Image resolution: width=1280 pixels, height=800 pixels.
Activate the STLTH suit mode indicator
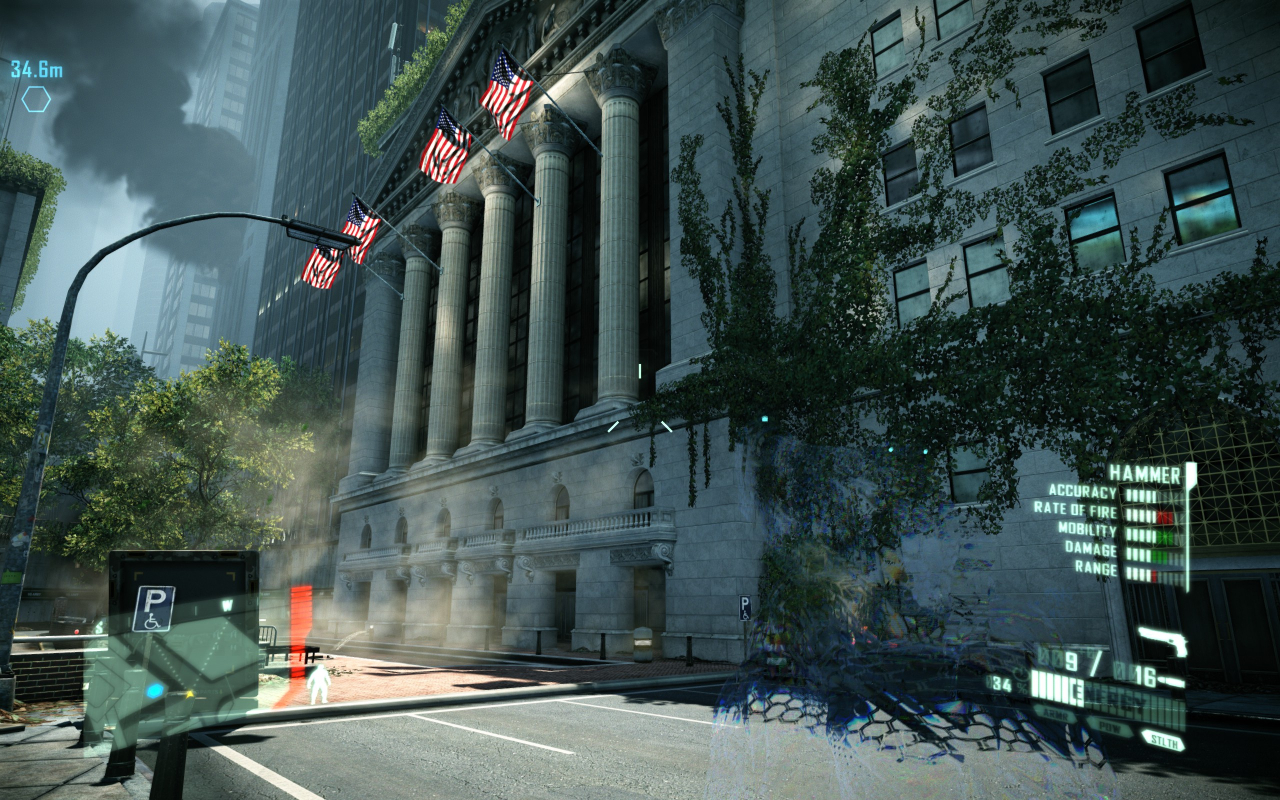[1163, 741]
